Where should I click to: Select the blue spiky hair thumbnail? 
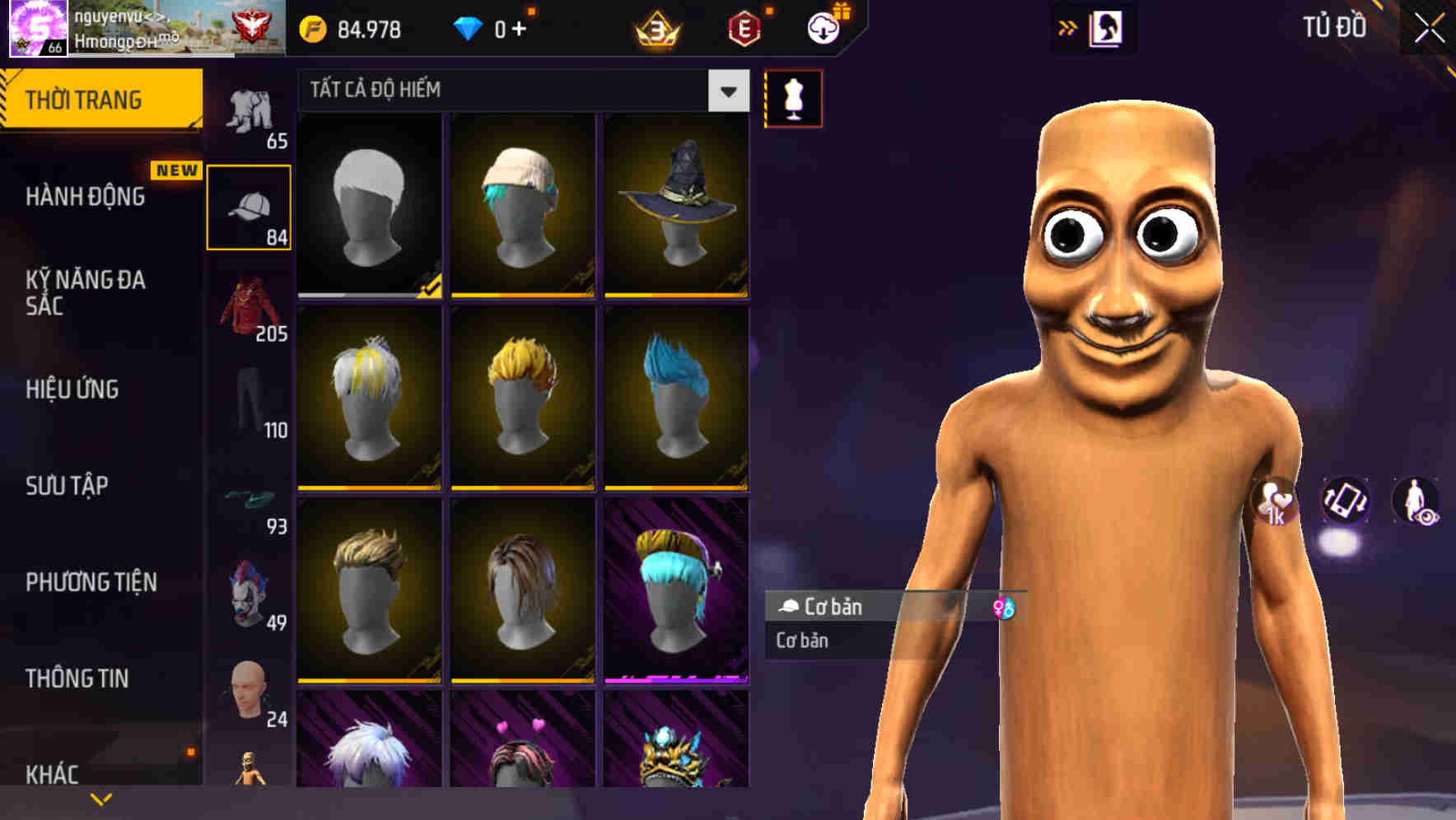675,395
